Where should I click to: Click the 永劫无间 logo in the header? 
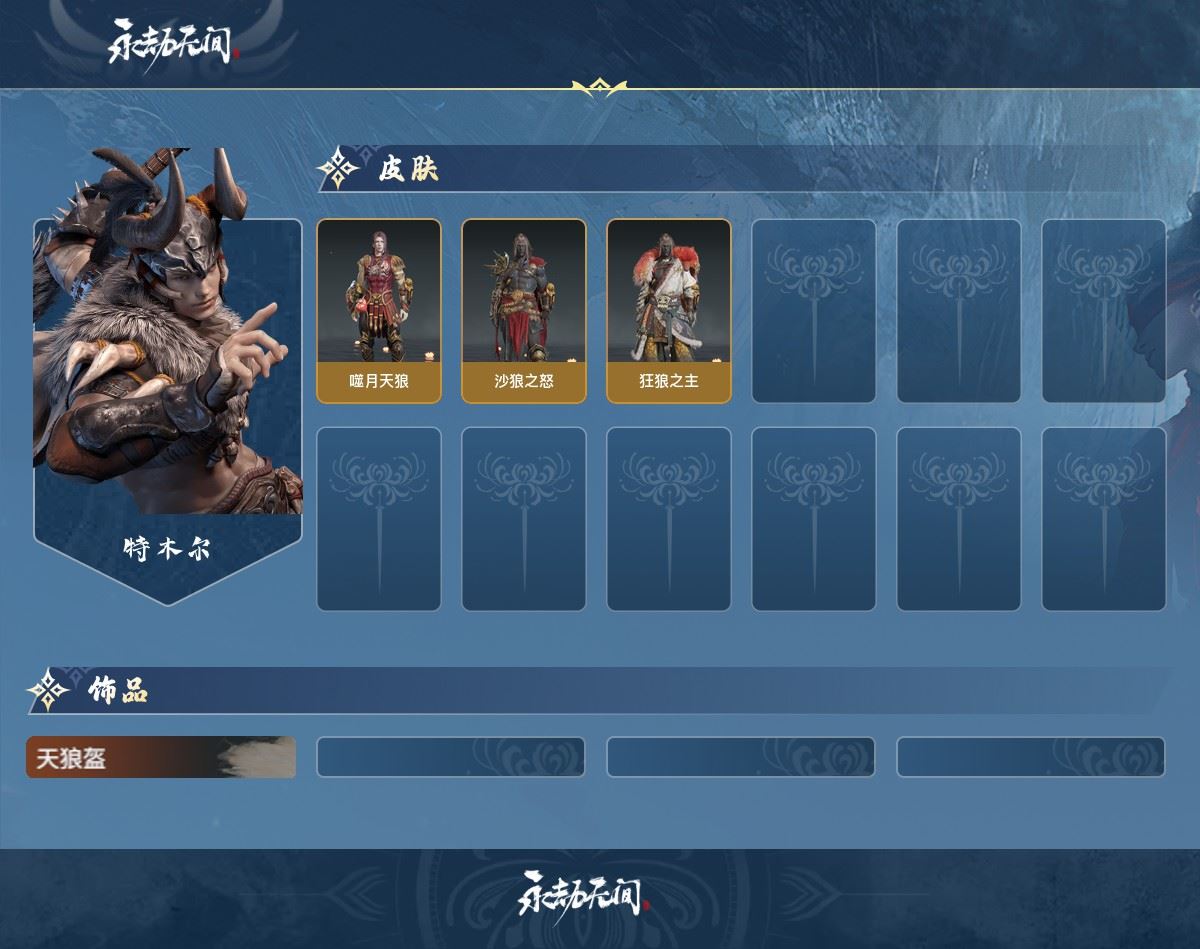174,42
